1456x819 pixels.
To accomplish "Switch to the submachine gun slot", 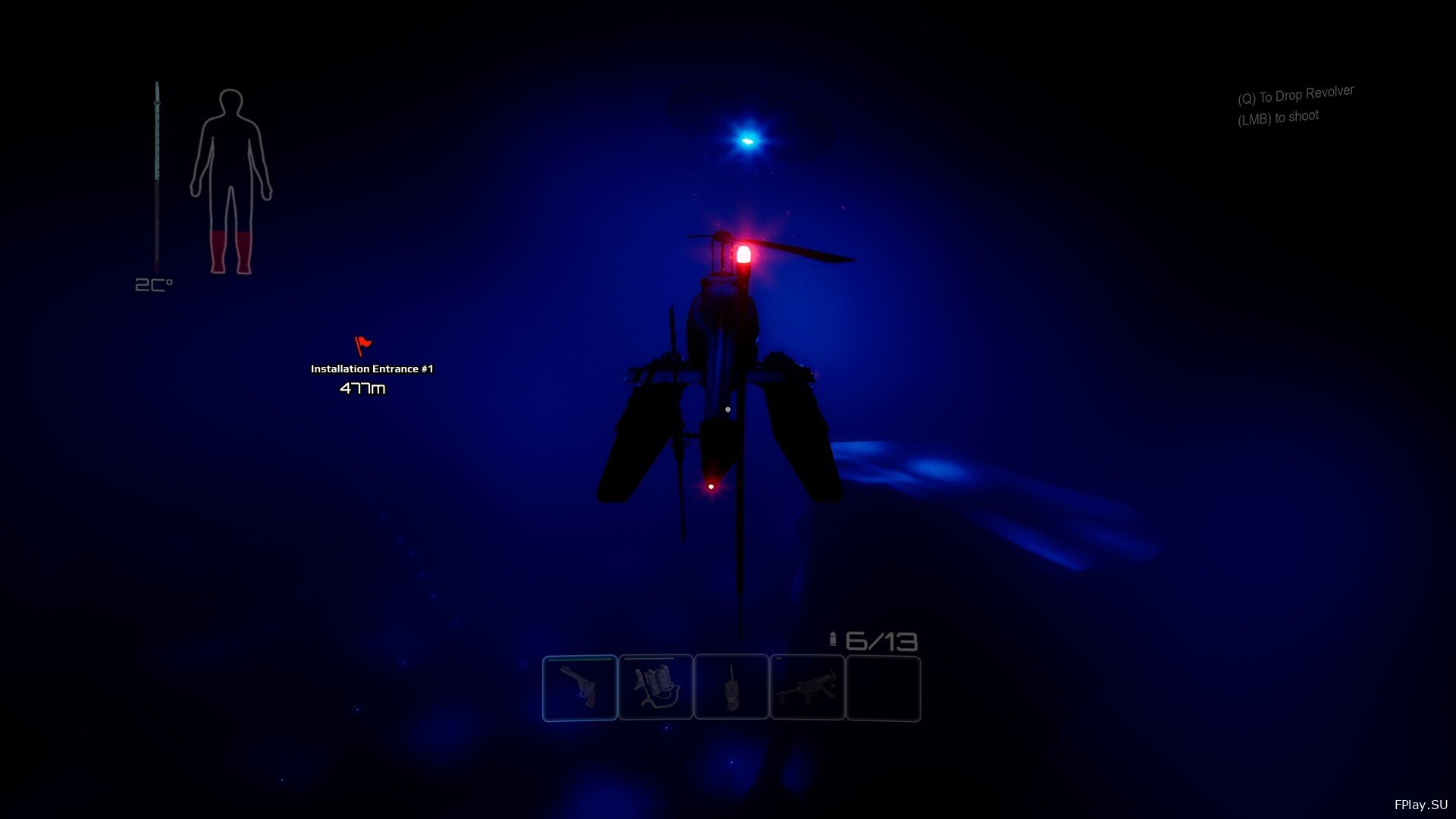I will point(807,688).
